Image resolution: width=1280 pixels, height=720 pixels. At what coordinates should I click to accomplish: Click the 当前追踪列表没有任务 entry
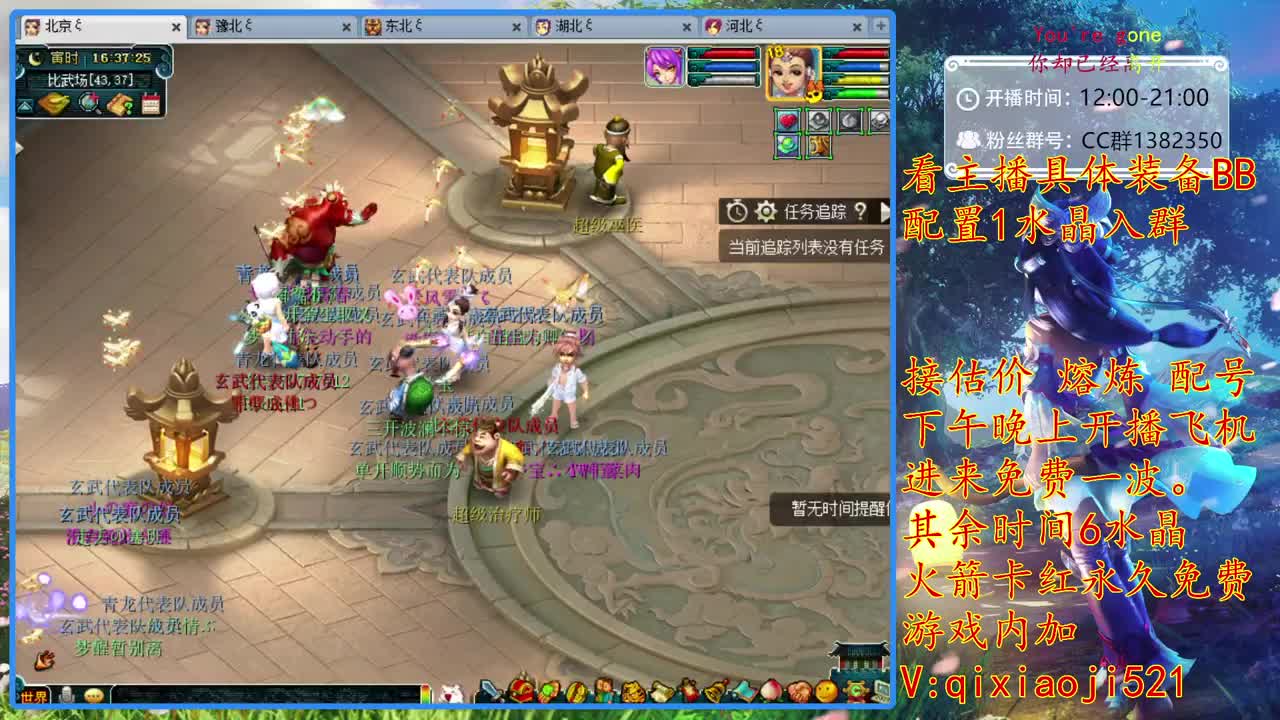[x=806, y=244]
